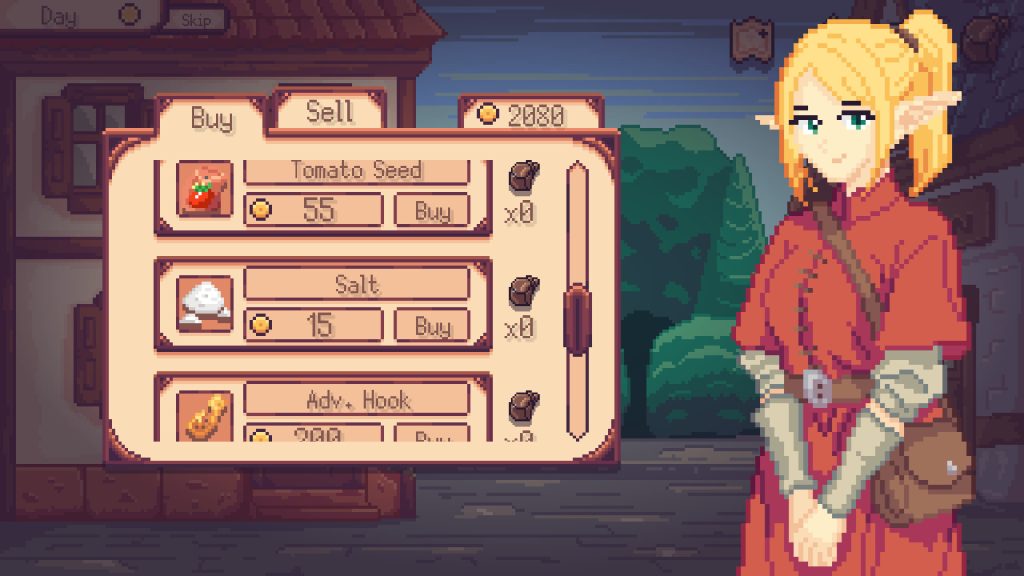Select the Buy tab

(211, 118)
